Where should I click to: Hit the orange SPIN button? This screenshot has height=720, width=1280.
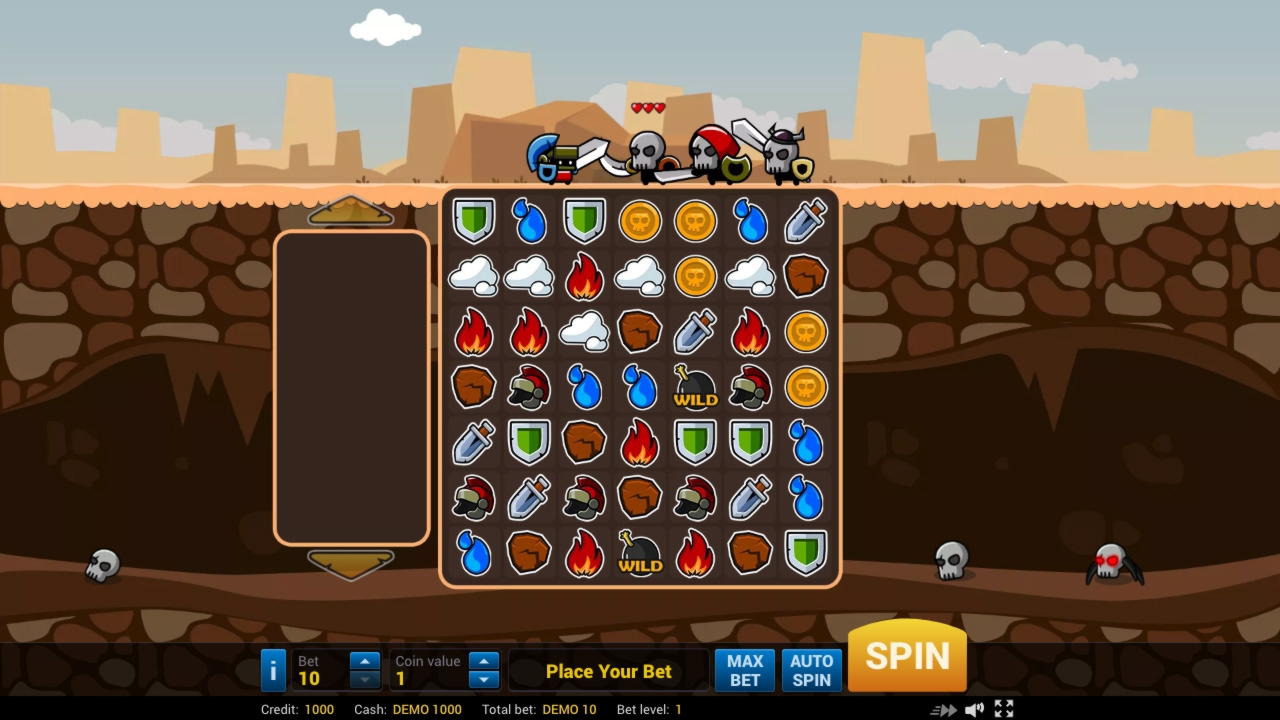pos(907,656)
